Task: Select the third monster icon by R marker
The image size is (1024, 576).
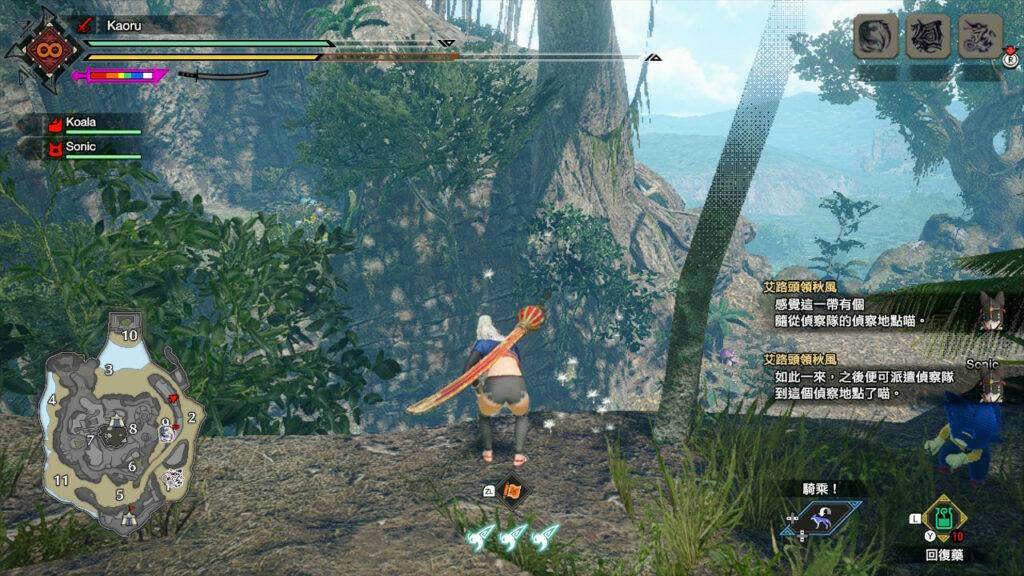Action: pyautogui.click(x=980, y=38)
